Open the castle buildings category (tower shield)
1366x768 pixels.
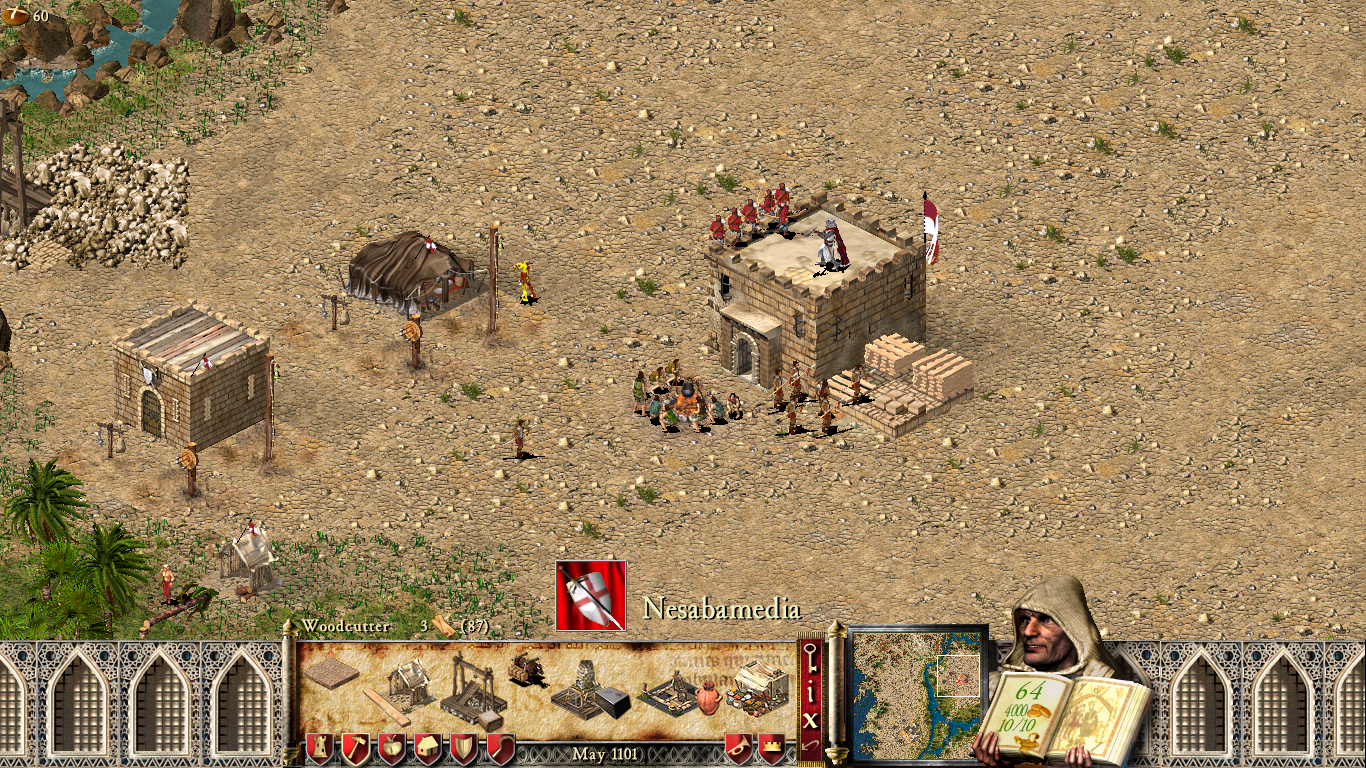tap(320, 748)
